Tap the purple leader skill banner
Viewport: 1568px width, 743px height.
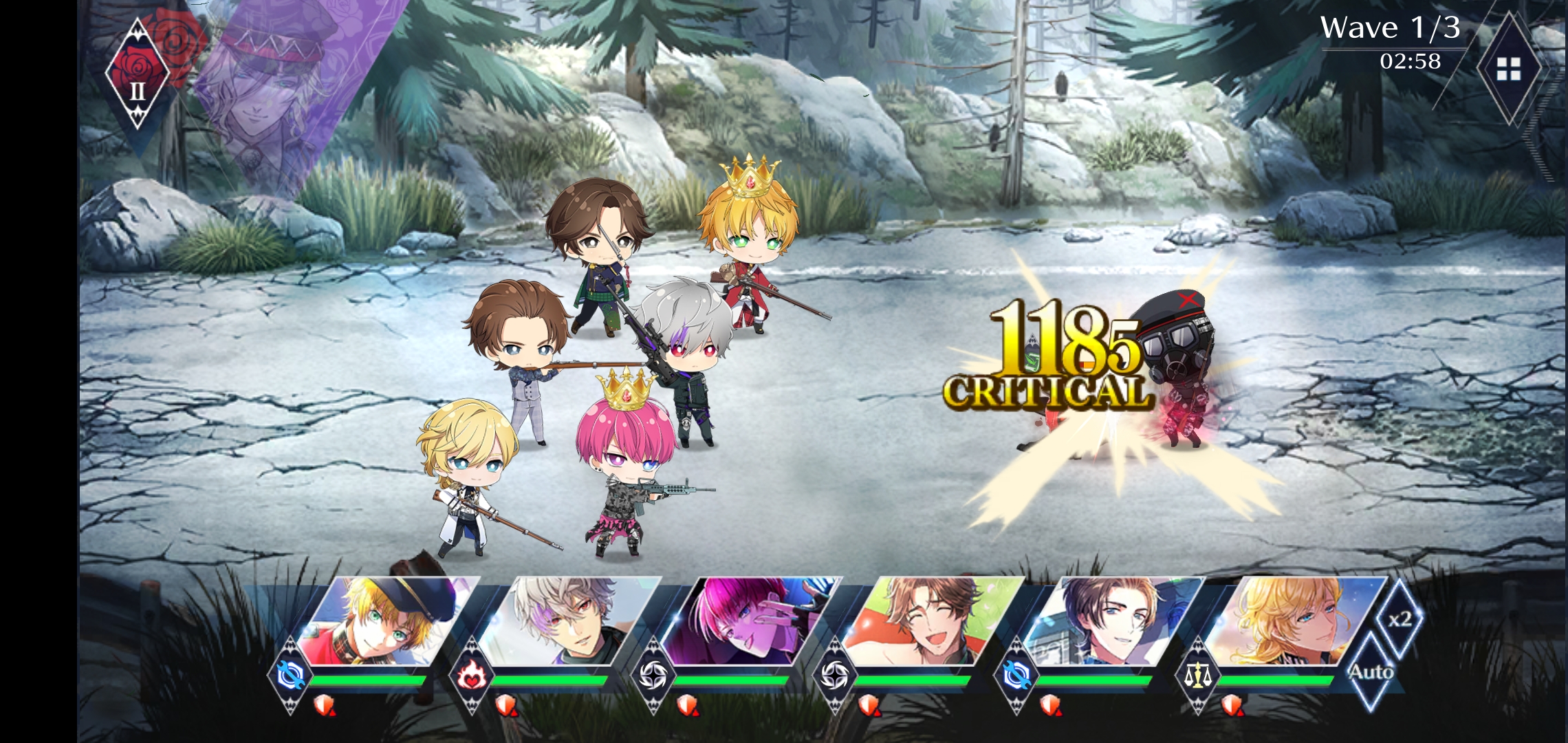pos(289,89)
